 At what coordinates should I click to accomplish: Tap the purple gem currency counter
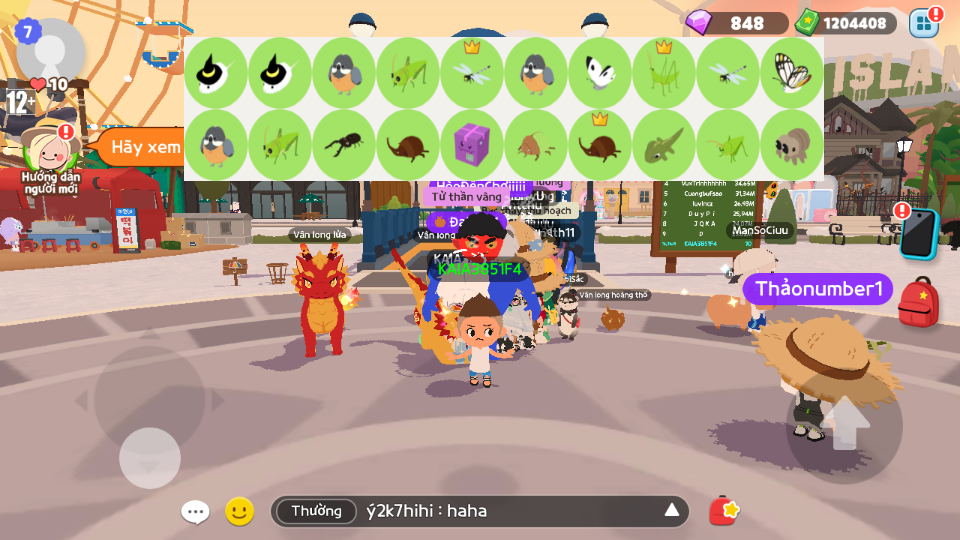point(737,23)
